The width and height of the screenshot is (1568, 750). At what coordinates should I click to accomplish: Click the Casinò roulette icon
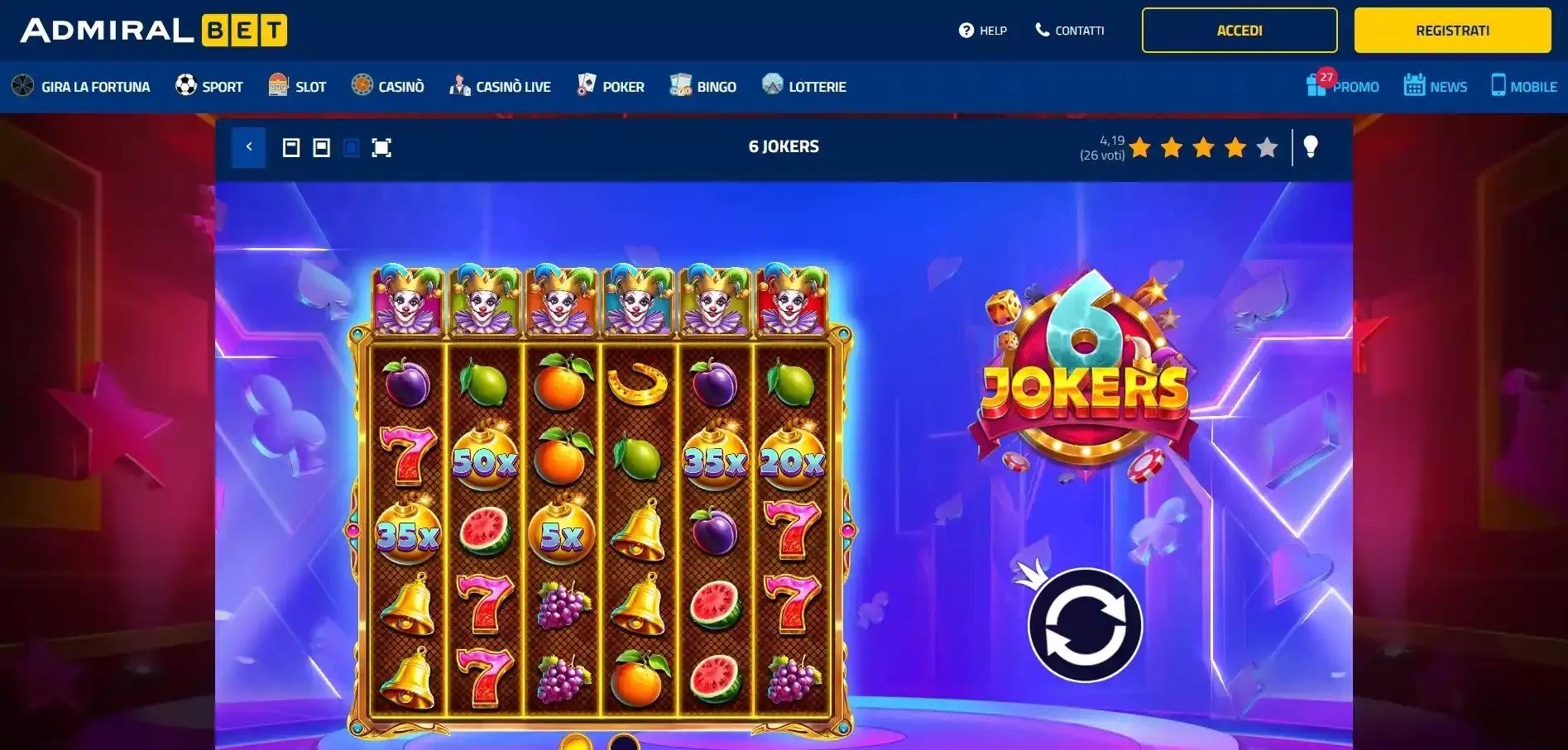(362, 84)
